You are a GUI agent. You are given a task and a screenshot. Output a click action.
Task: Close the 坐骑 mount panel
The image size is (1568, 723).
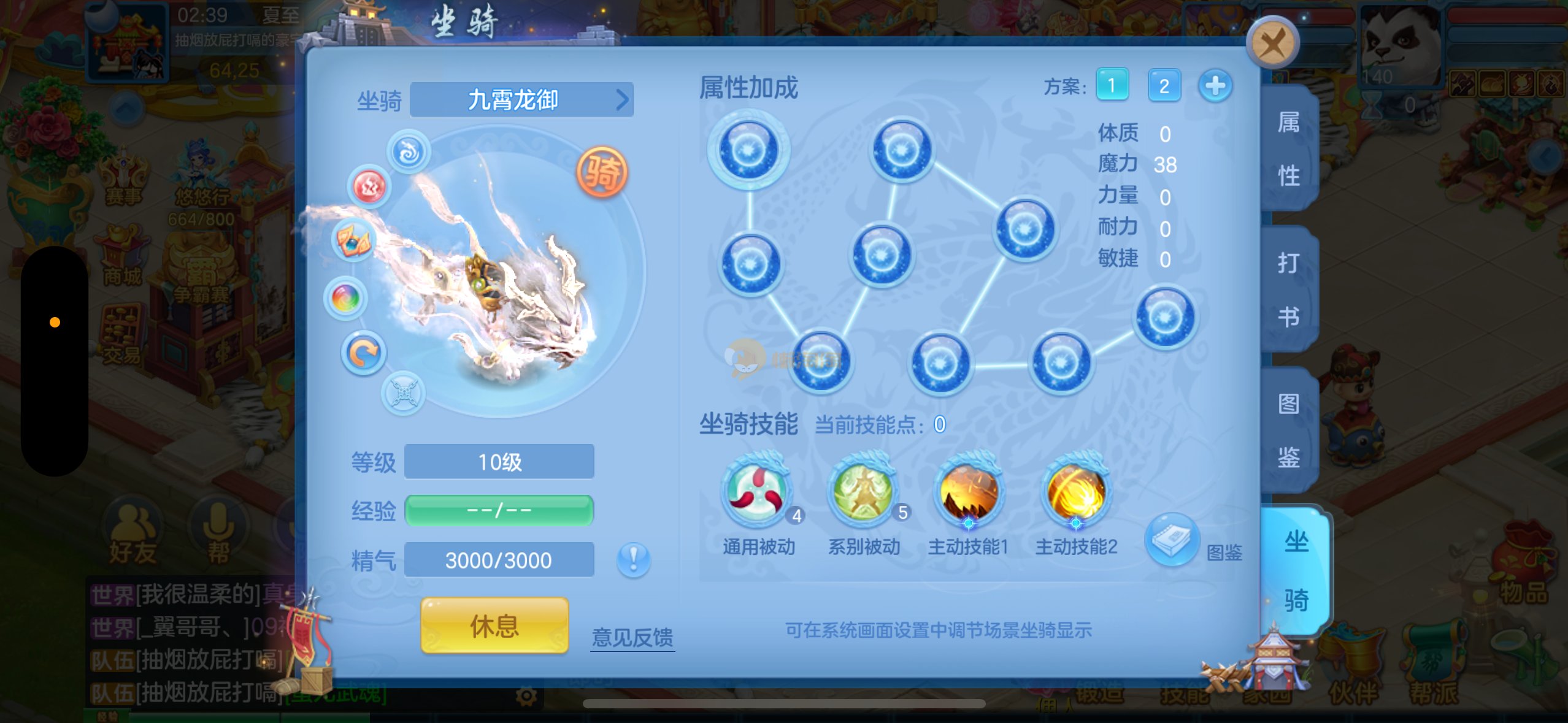pos(1273,43)
